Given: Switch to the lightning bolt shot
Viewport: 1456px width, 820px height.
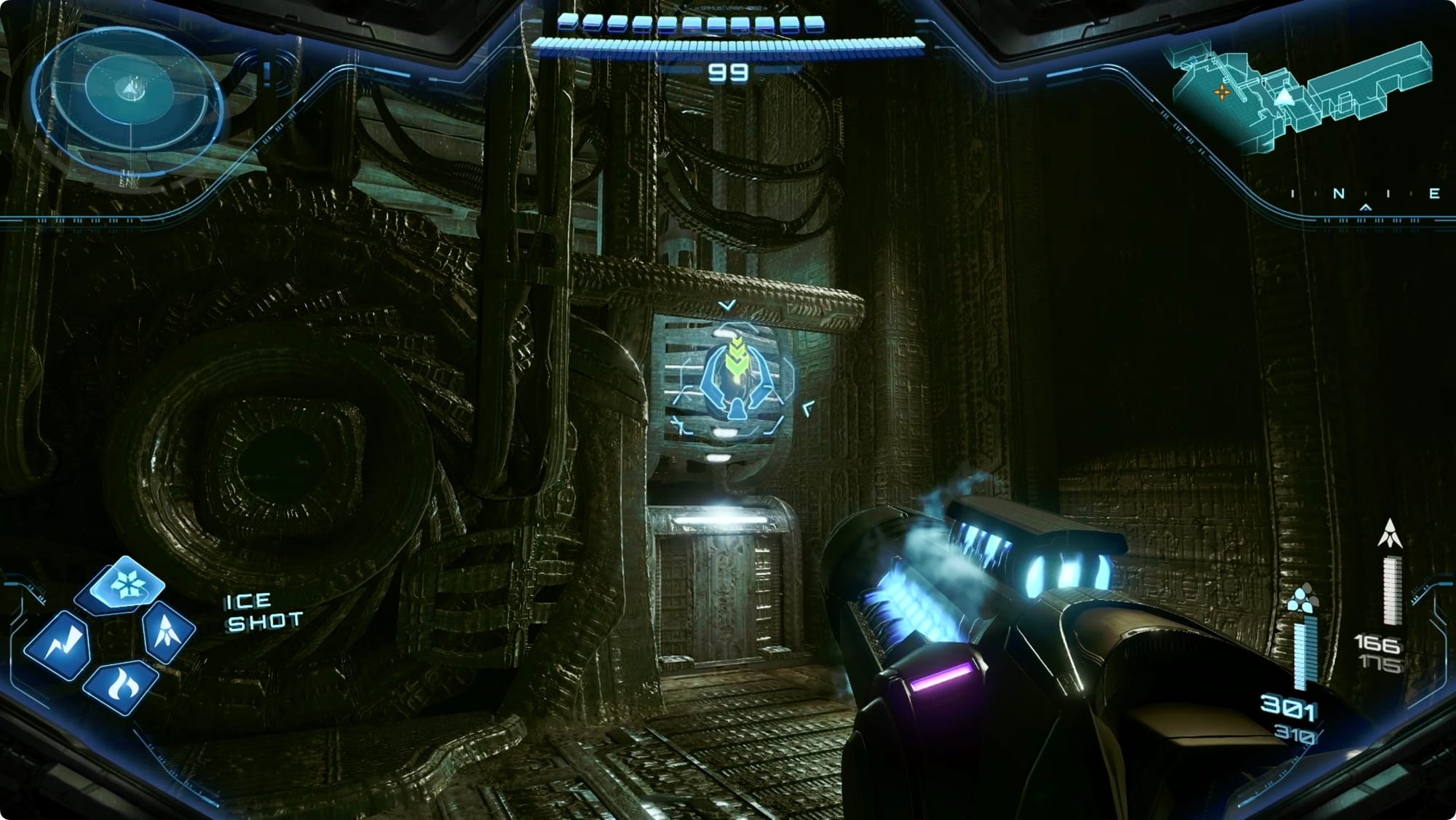Looking at the screenshot, I should pos(58,644).
